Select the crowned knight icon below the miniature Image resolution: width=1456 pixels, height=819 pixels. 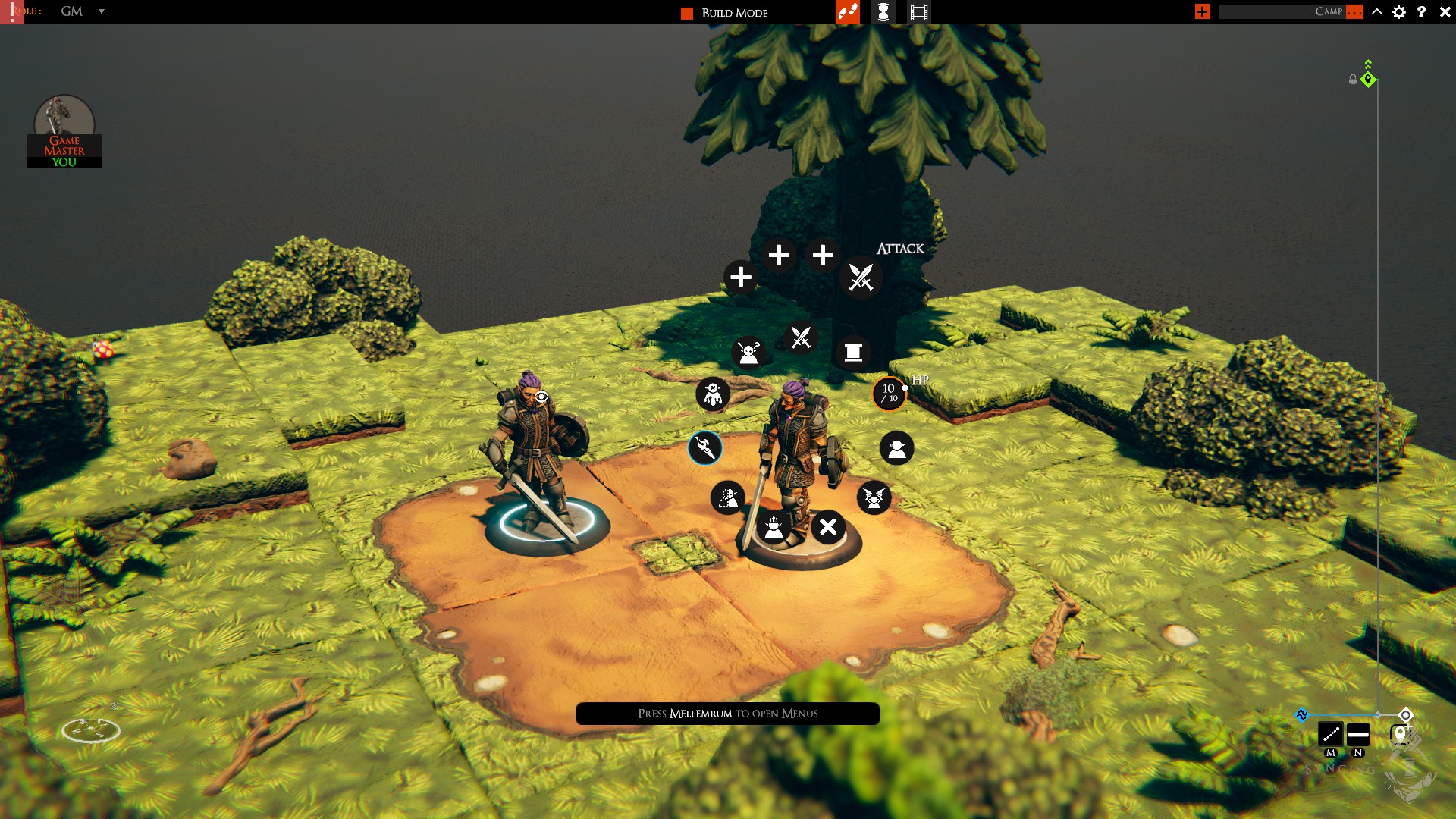point(775,529)
